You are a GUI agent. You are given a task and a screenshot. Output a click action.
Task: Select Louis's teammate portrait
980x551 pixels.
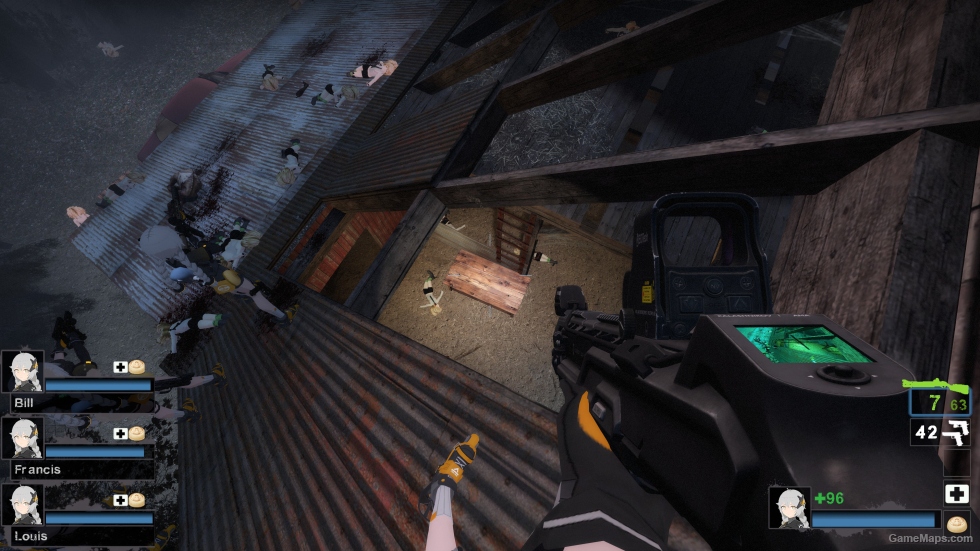[22, 504]
